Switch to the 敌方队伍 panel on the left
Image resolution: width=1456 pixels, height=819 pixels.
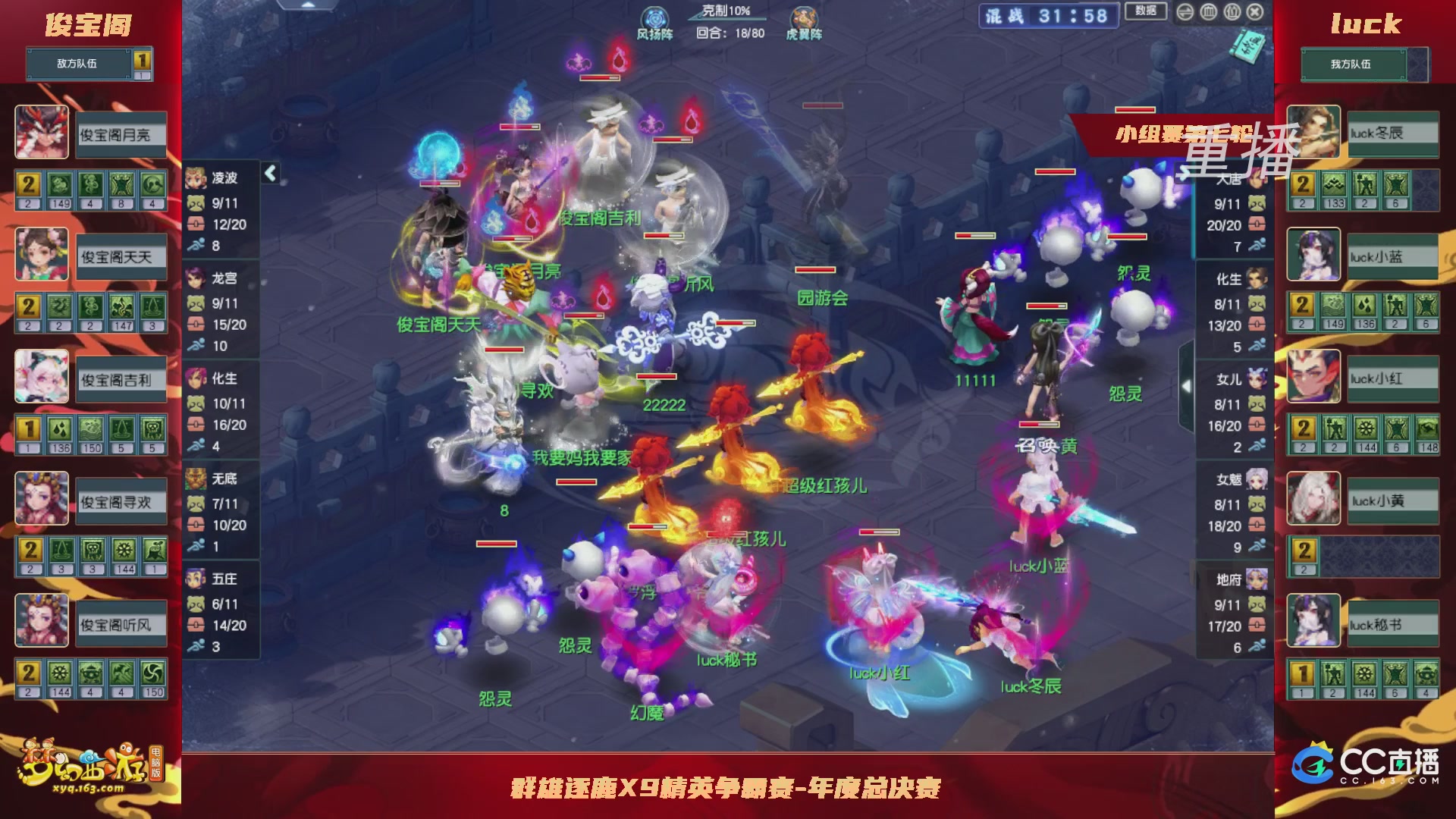click(76, 64)
